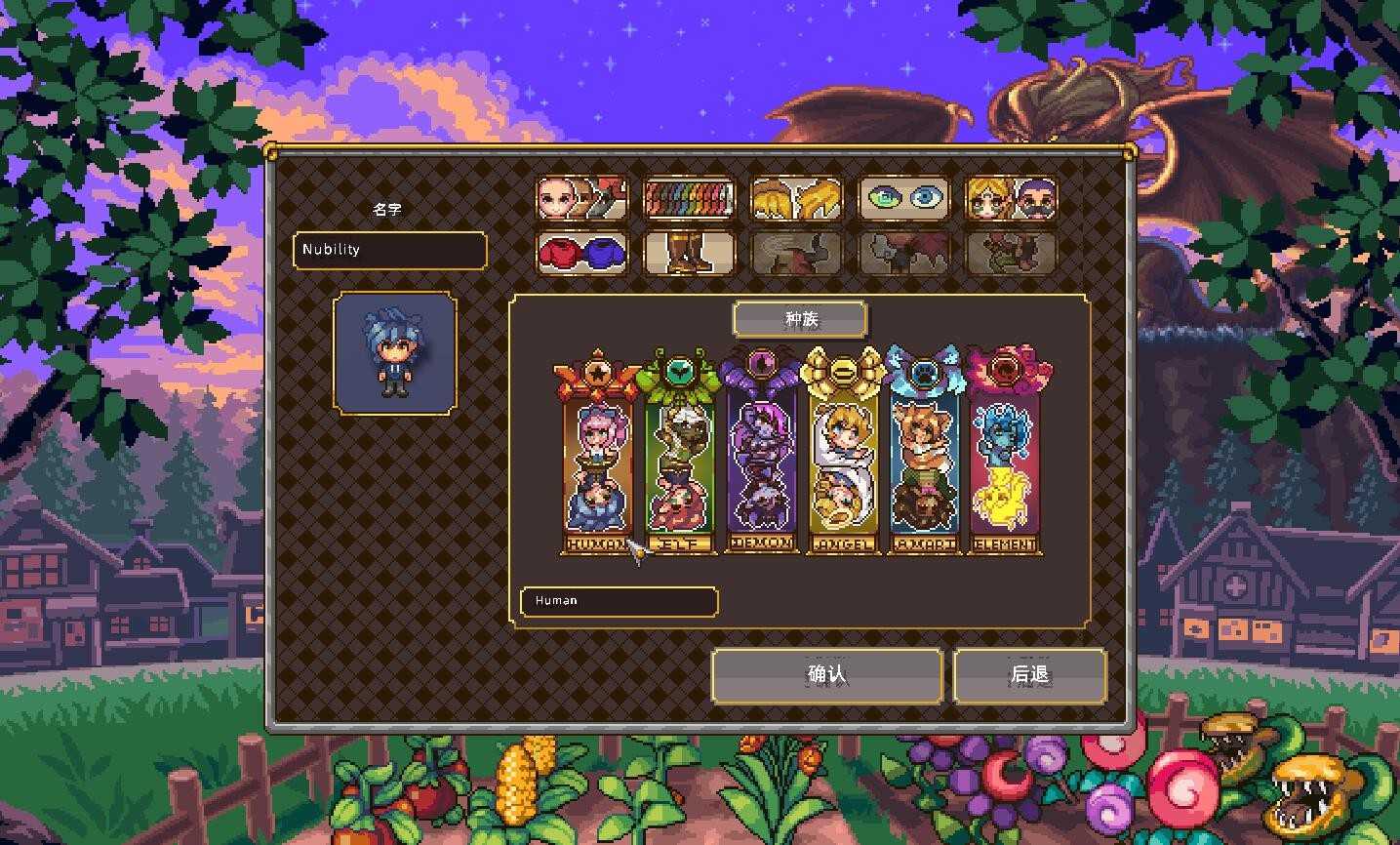Switch to the brown boots tab
Viewport: 1400px width, 845px height.
click(x=689, y=252)
